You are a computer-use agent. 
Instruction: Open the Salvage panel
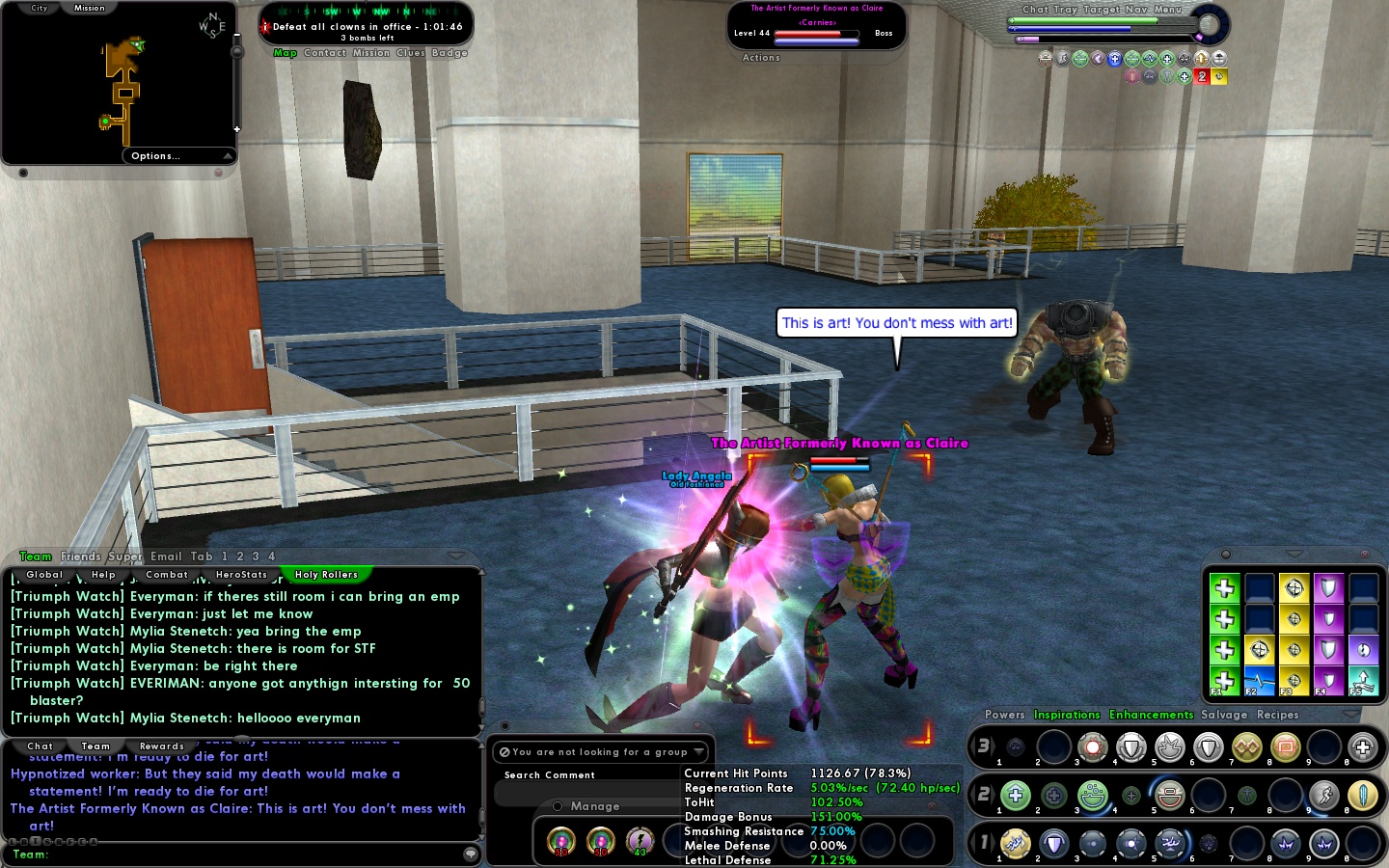[1224, 715]
